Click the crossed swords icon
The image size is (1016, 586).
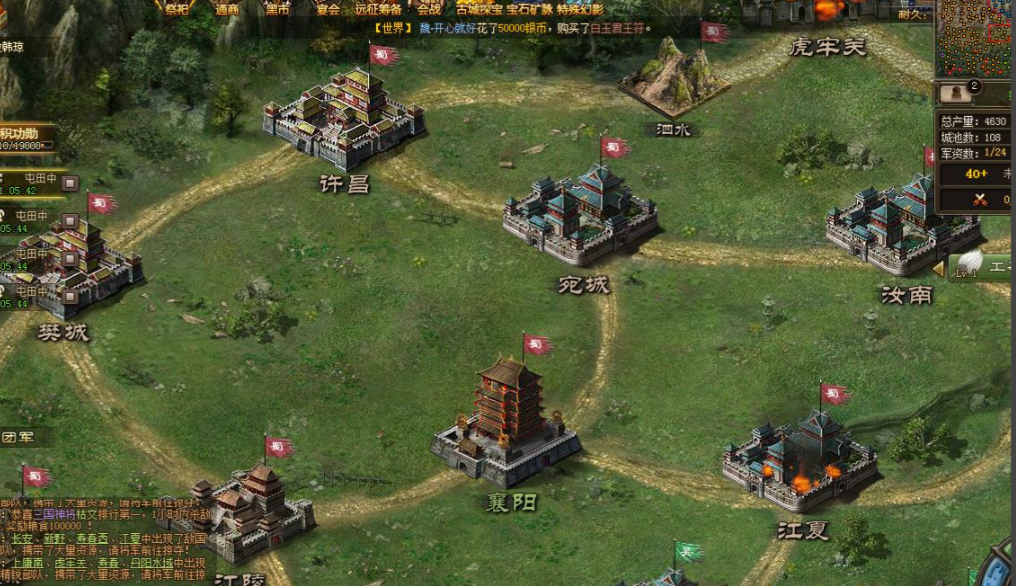coord(979,200)
